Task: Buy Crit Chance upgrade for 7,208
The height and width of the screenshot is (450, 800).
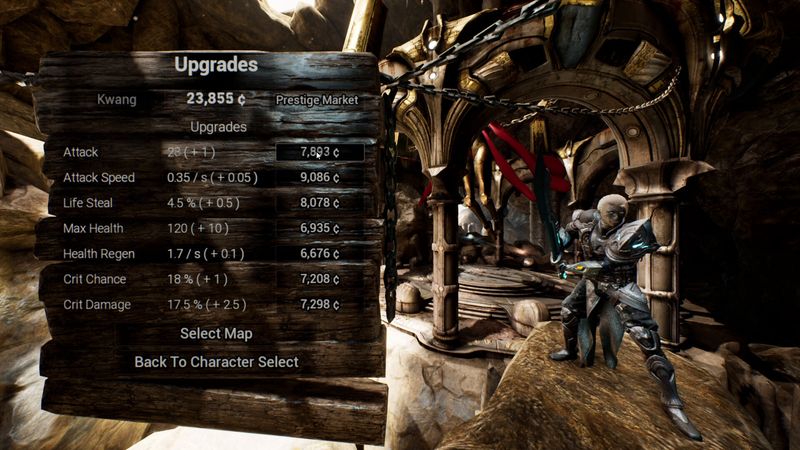Action: click(x=320, y=279)
